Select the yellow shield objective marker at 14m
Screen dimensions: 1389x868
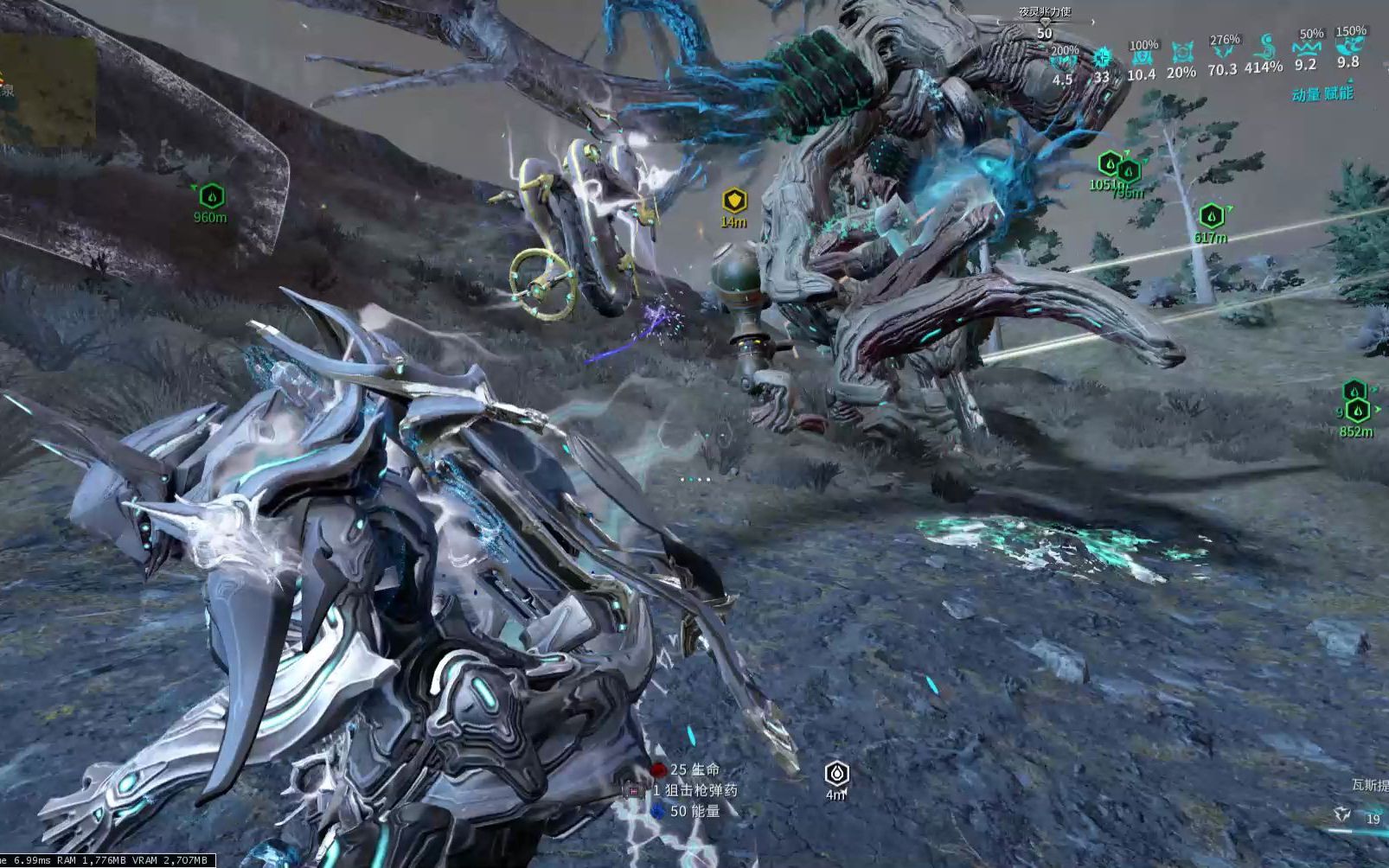[x=734, y=201]
